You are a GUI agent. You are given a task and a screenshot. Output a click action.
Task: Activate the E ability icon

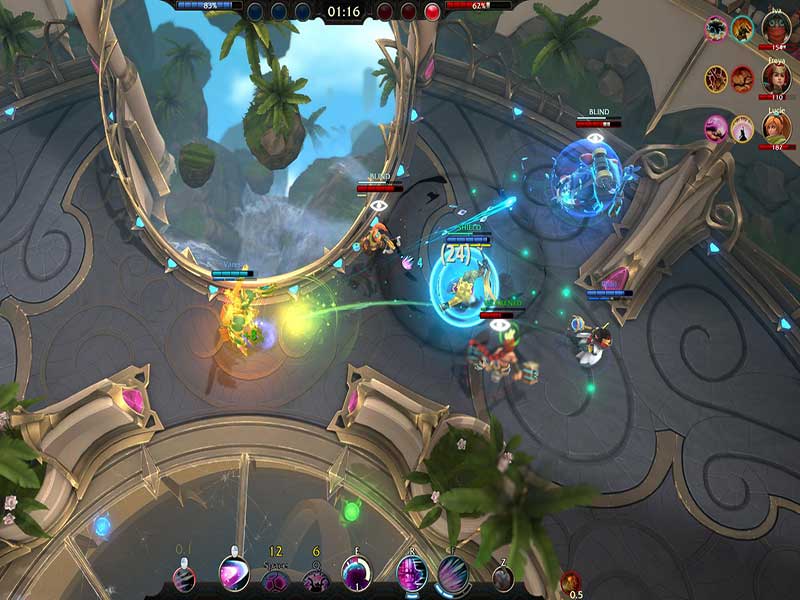click(x=357, y=574)
